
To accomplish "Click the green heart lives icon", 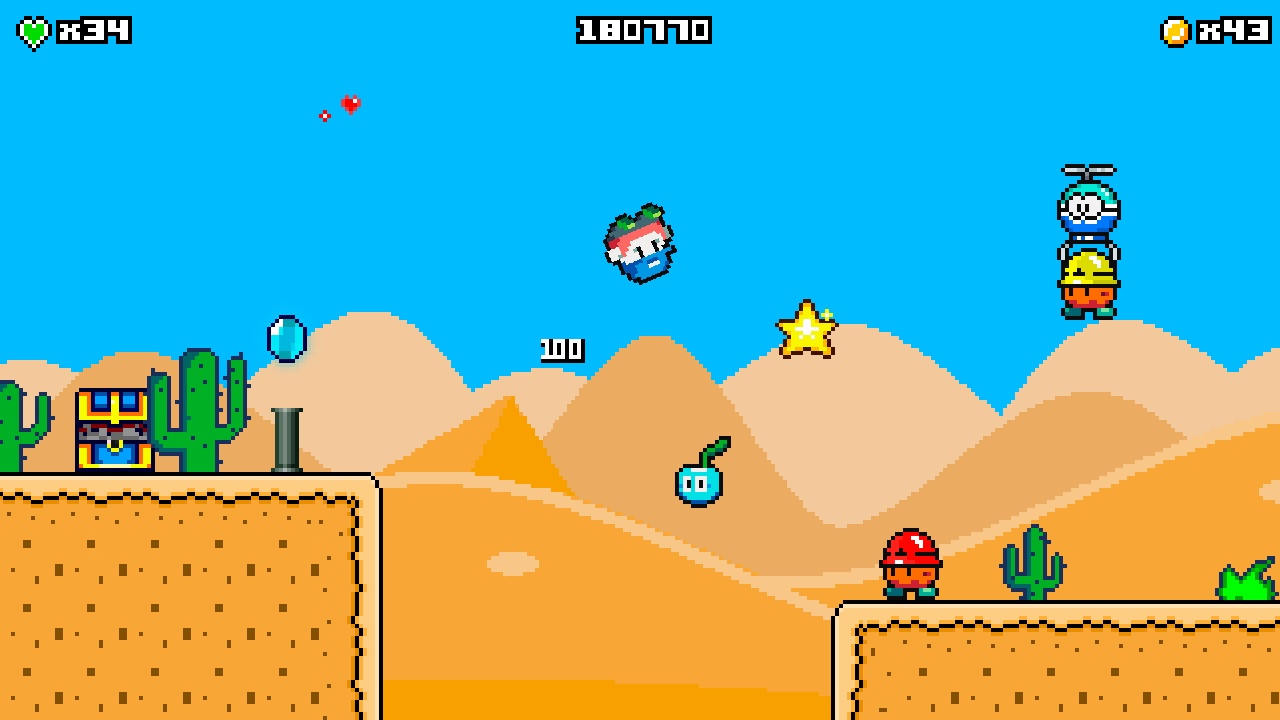I will [33, 30].
